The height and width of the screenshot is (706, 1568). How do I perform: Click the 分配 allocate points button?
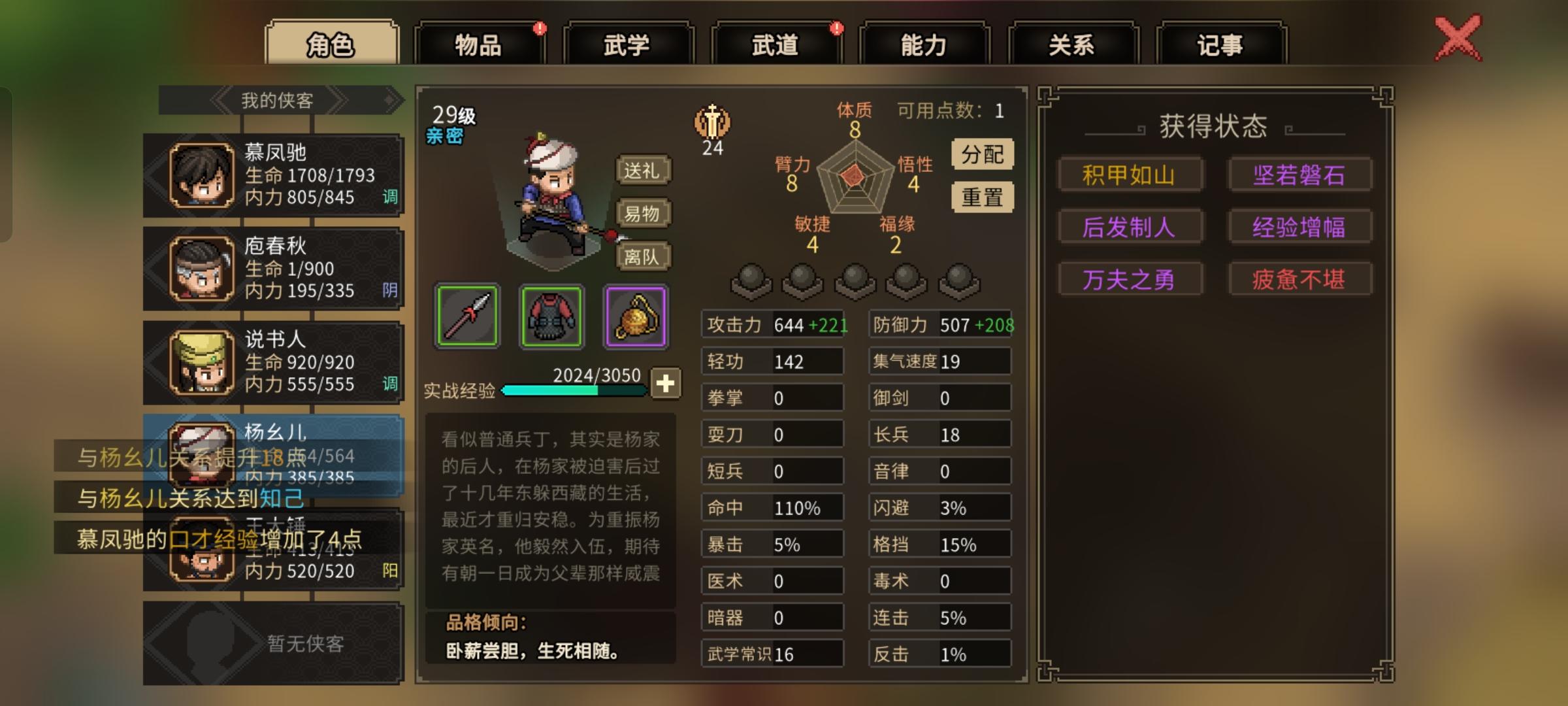[983, 154]
